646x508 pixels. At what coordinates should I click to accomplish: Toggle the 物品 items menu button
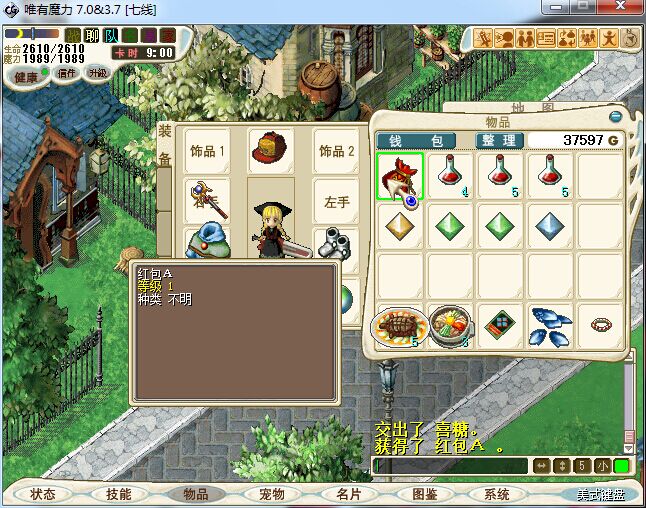pyautogui.click(x=195, y=494)
